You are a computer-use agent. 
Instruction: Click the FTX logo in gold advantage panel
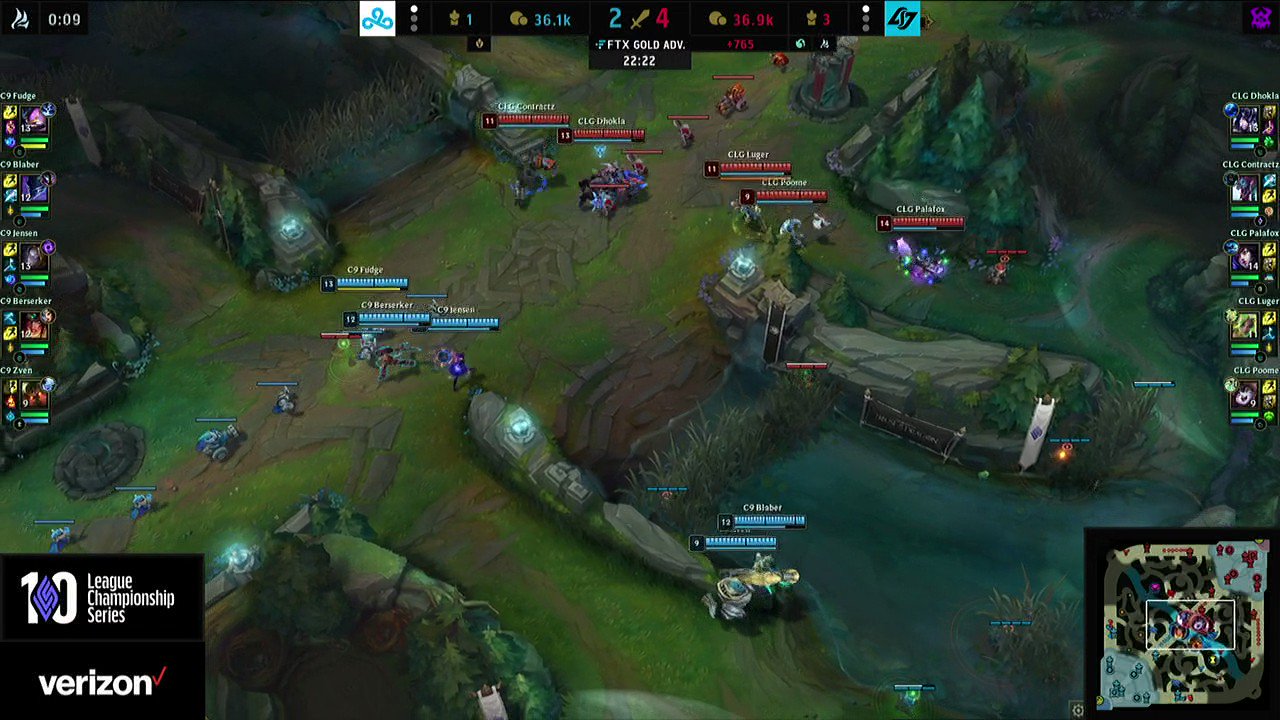click(x=599, y=46)
